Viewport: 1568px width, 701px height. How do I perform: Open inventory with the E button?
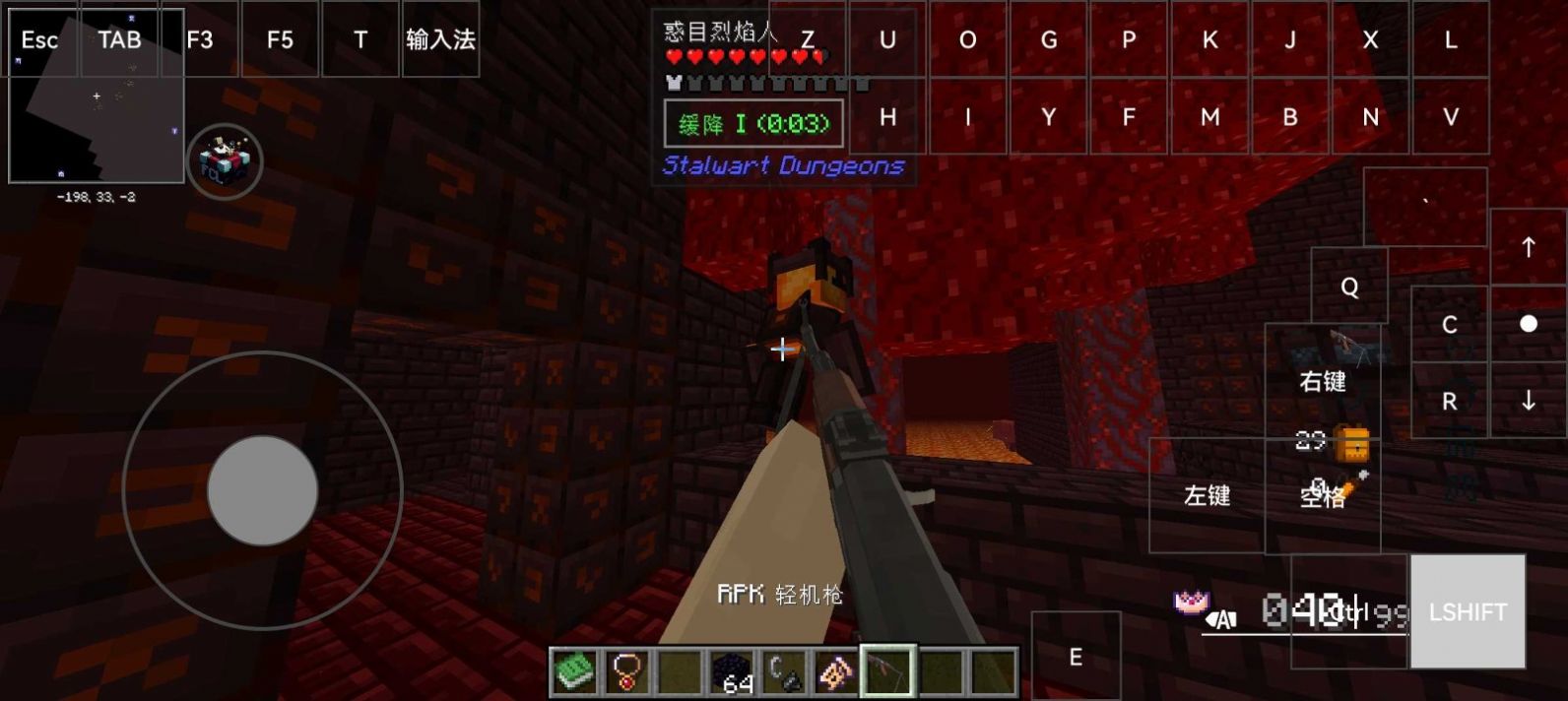click(1076, 657)
